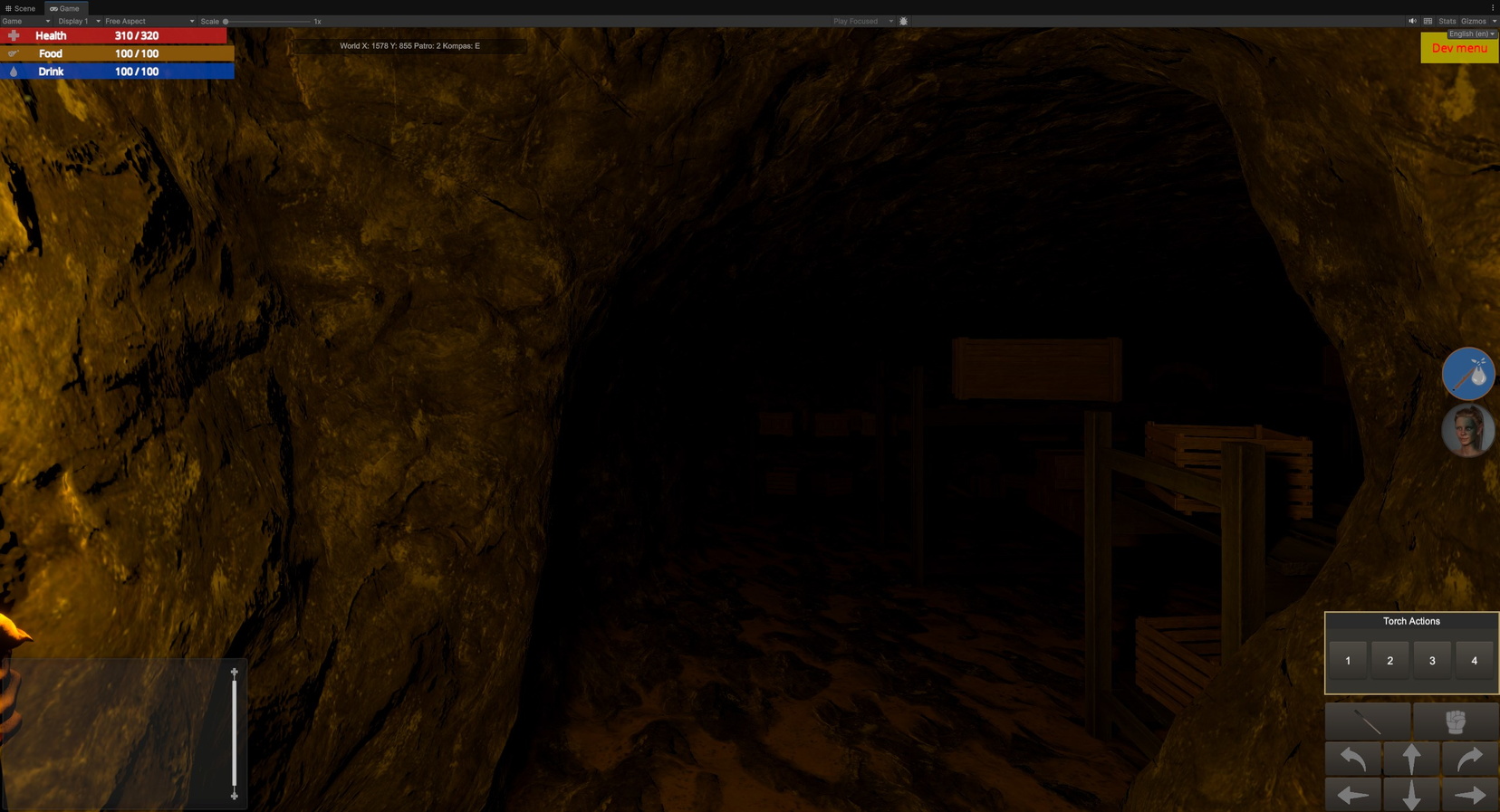1500x812 pixels.
Task: Open the Dev menu
Action: click(1459, 49)
